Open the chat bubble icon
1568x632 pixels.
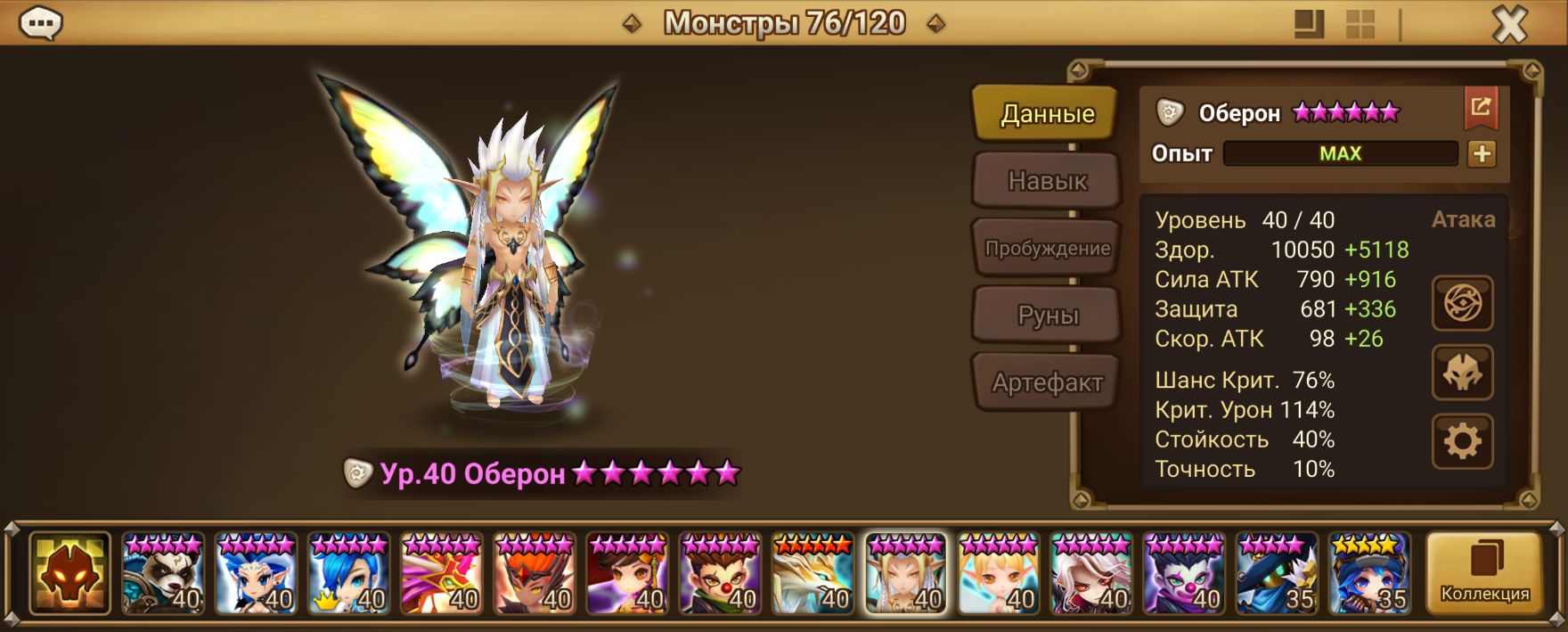coord(40,24)
